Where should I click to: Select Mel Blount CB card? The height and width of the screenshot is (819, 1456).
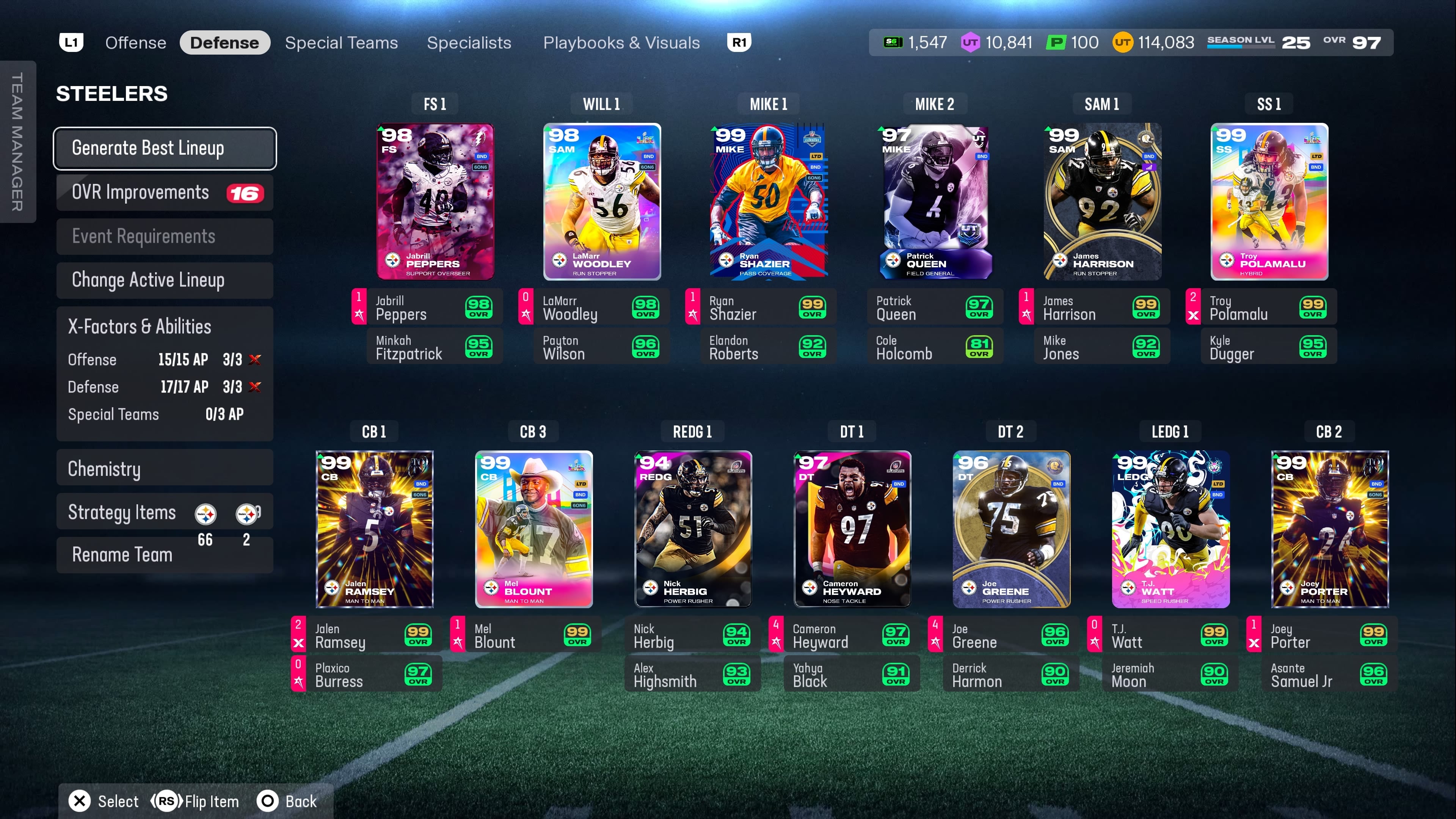click(x=533, y=529)
